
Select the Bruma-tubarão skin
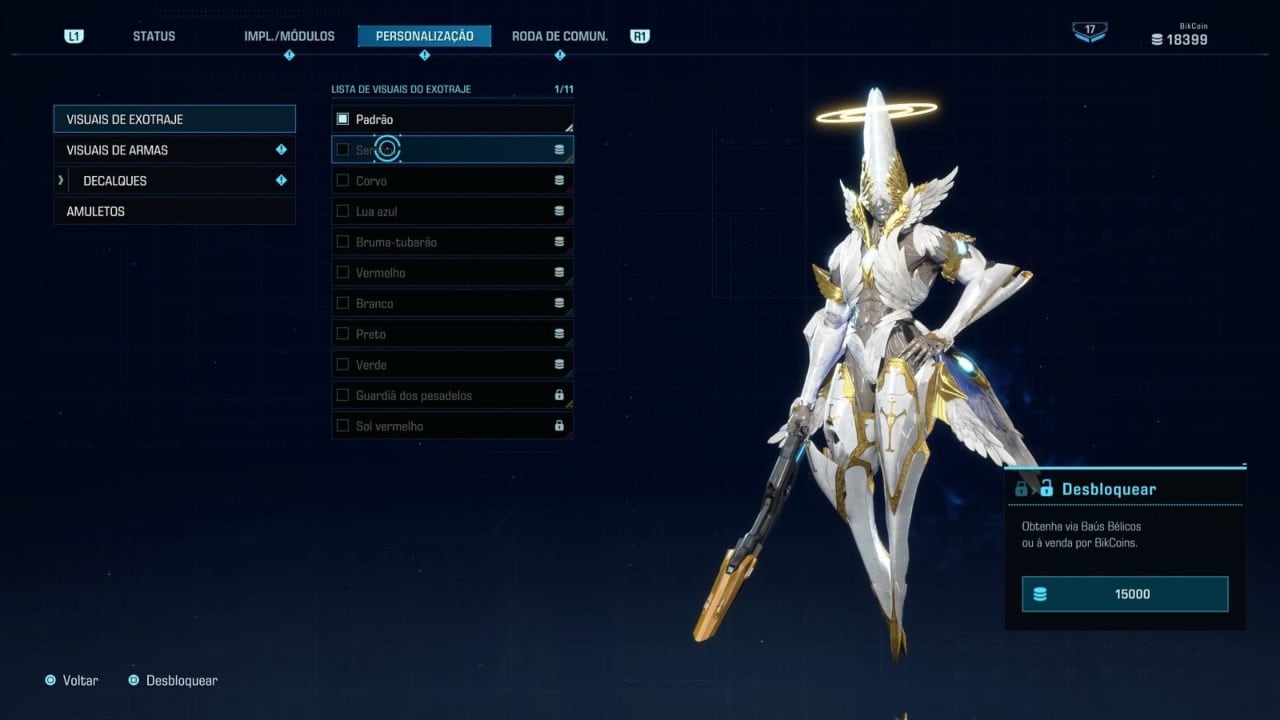tap(452, 242)
